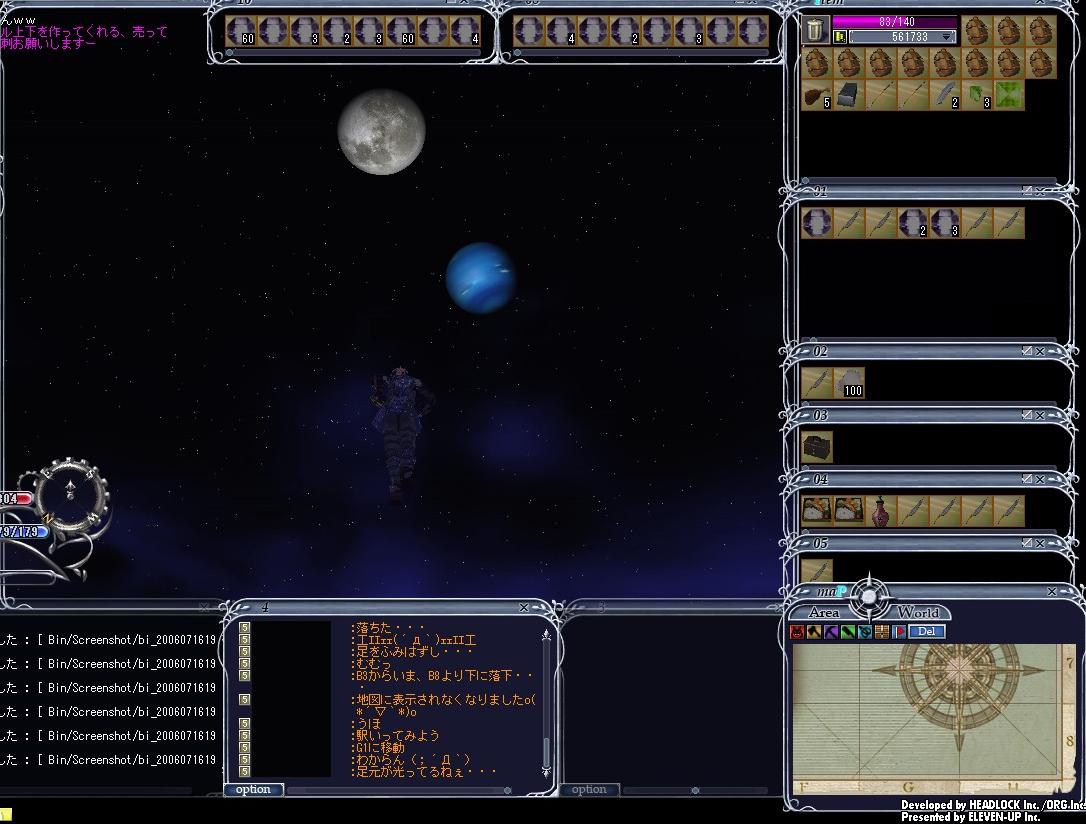
Task: Use the red potion bottle in container 04
Action: coord(881,510)
